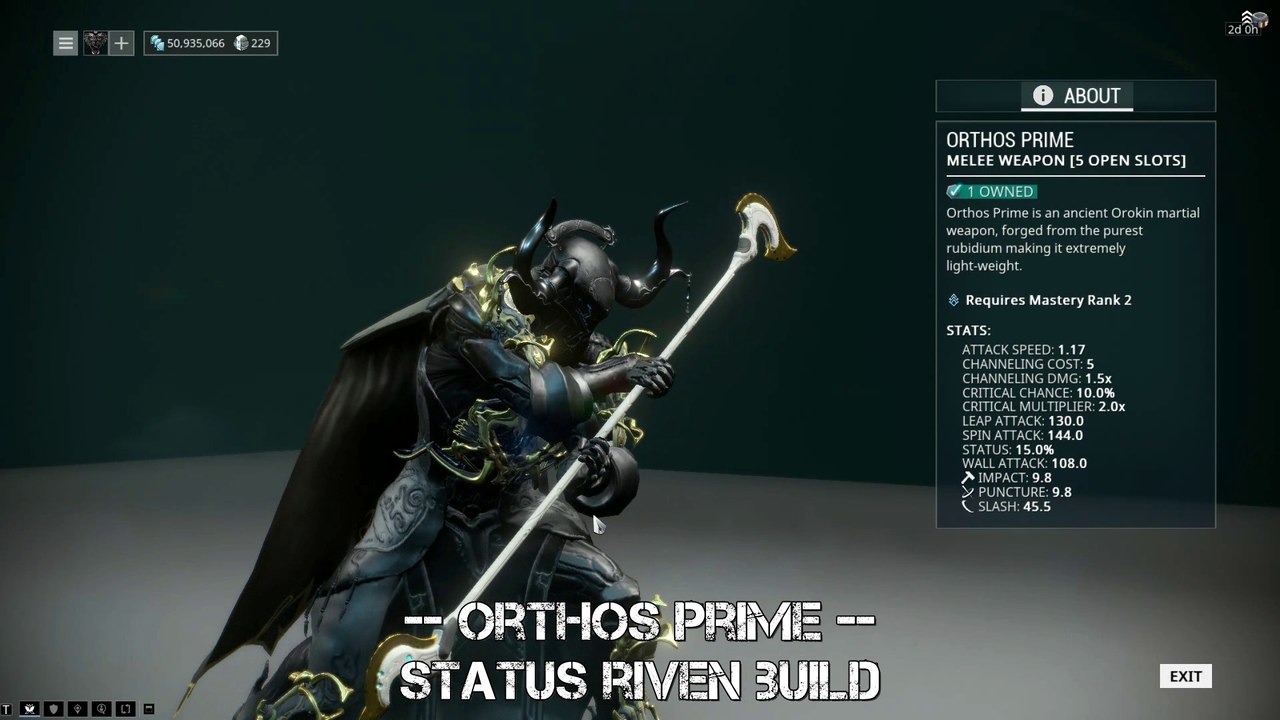Open the looping-arrows icon chat tab

click(126, 709)
